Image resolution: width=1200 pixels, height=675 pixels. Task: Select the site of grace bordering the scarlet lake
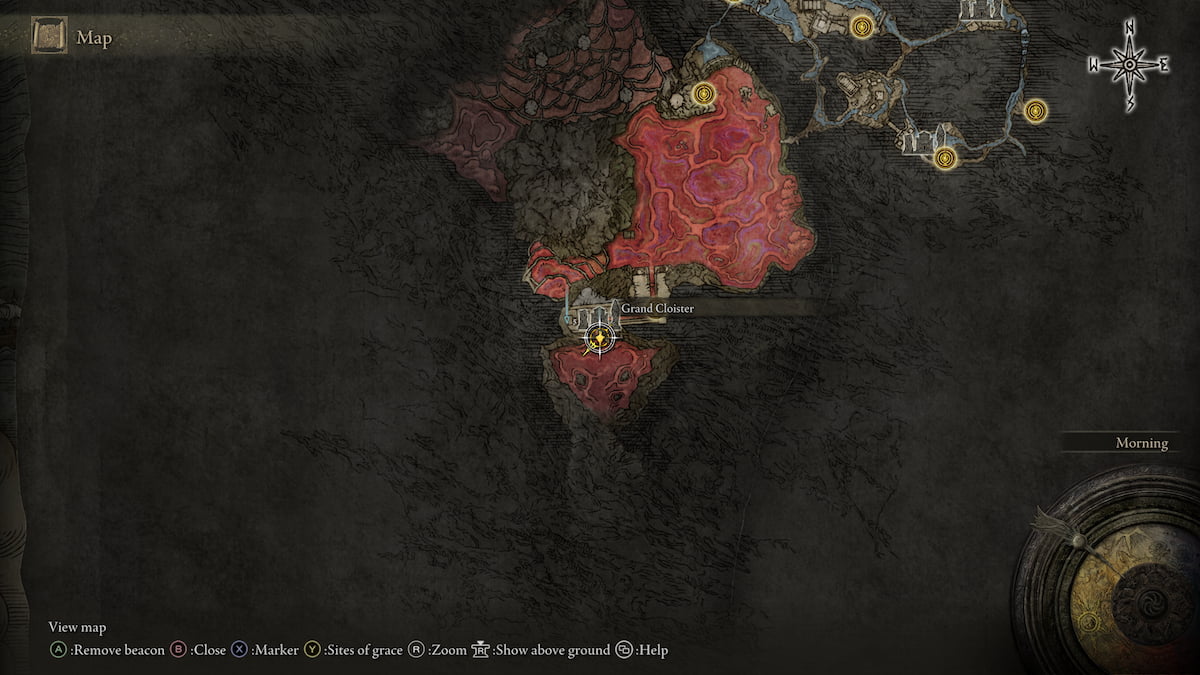click(705, 95)
